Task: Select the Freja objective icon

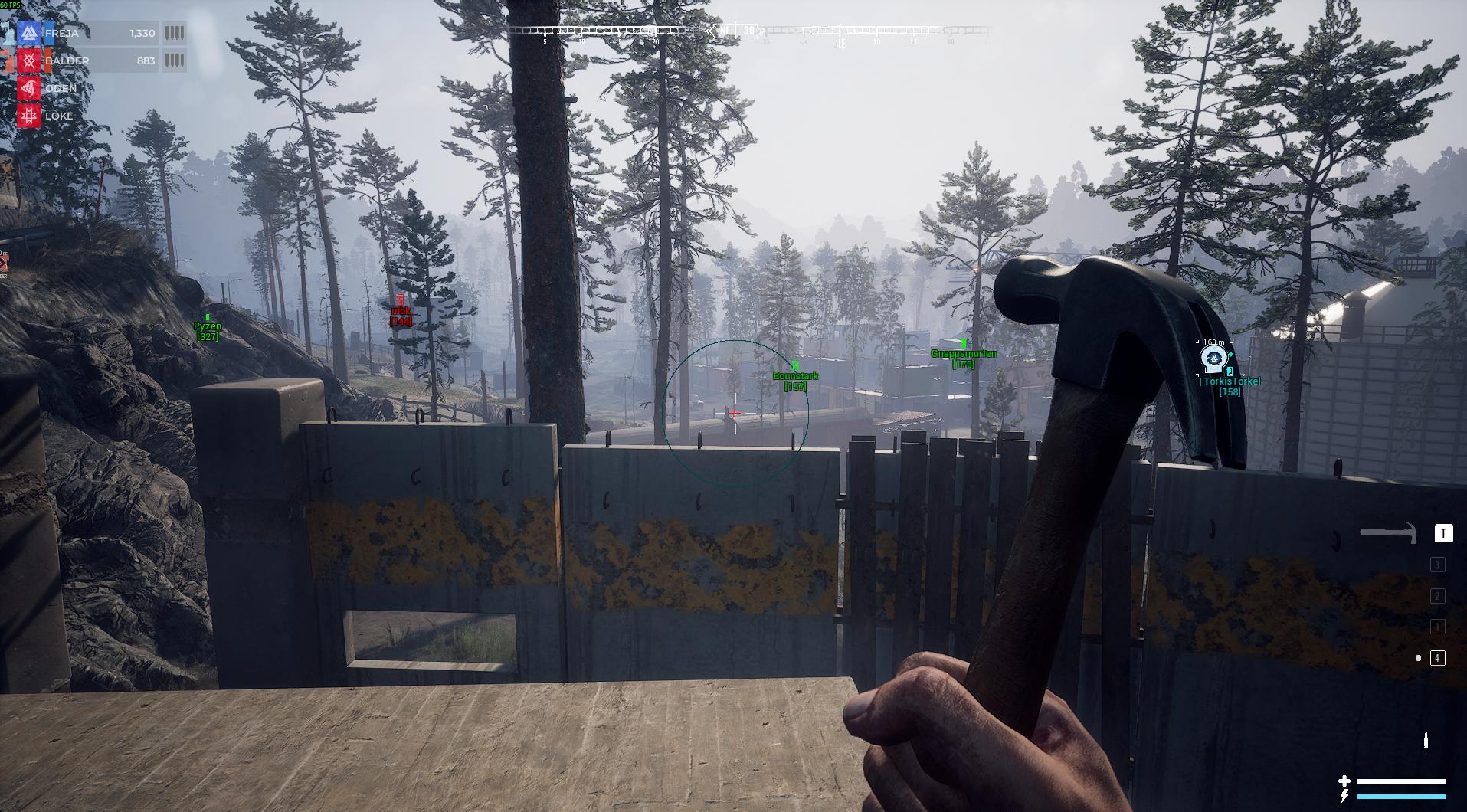Action: point(29,34)
